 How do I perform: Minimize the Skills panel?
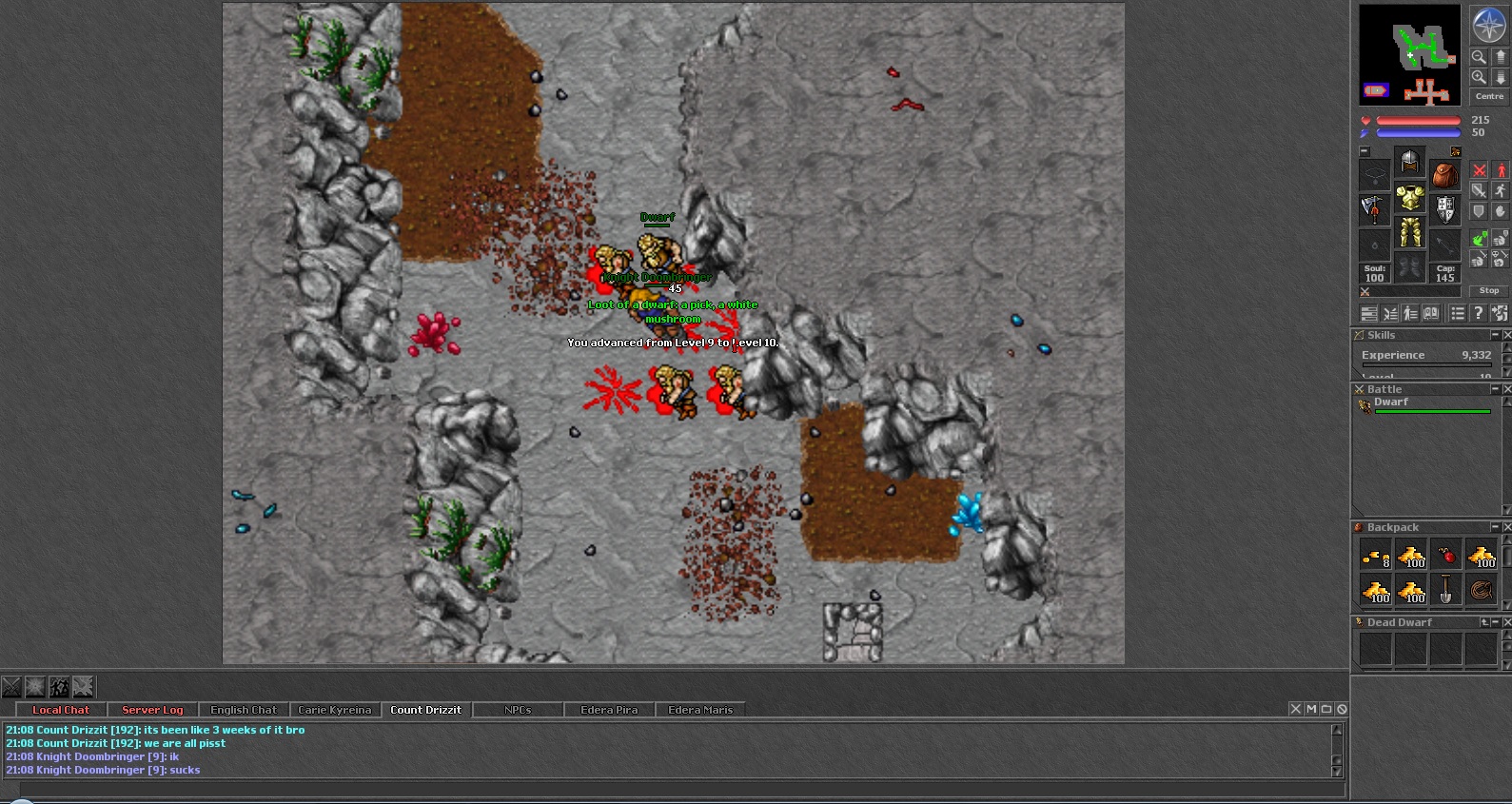1495,335
